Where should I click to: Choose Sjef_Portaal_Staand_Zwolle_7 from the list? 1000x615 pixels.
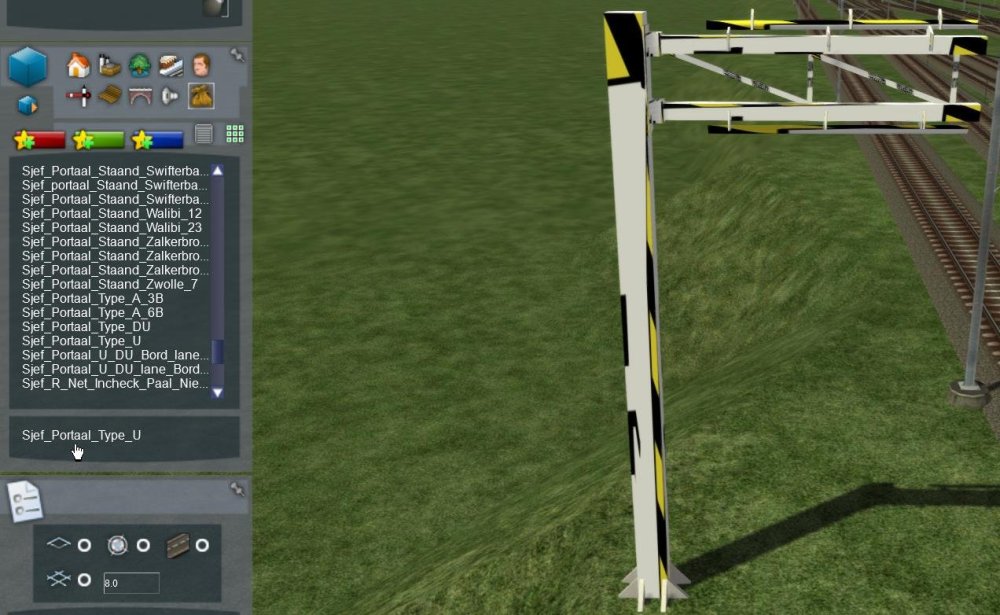pyautogui.click(x=109, y=284)
